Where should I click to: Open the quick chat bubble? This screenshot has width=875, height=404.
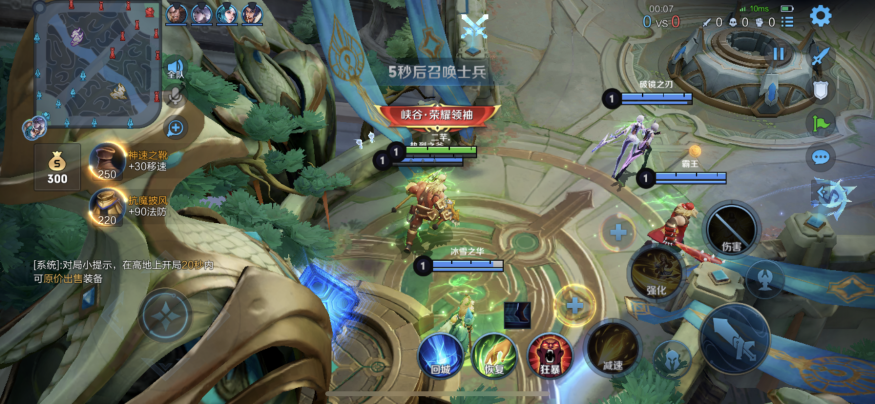[x=821, y=157]
